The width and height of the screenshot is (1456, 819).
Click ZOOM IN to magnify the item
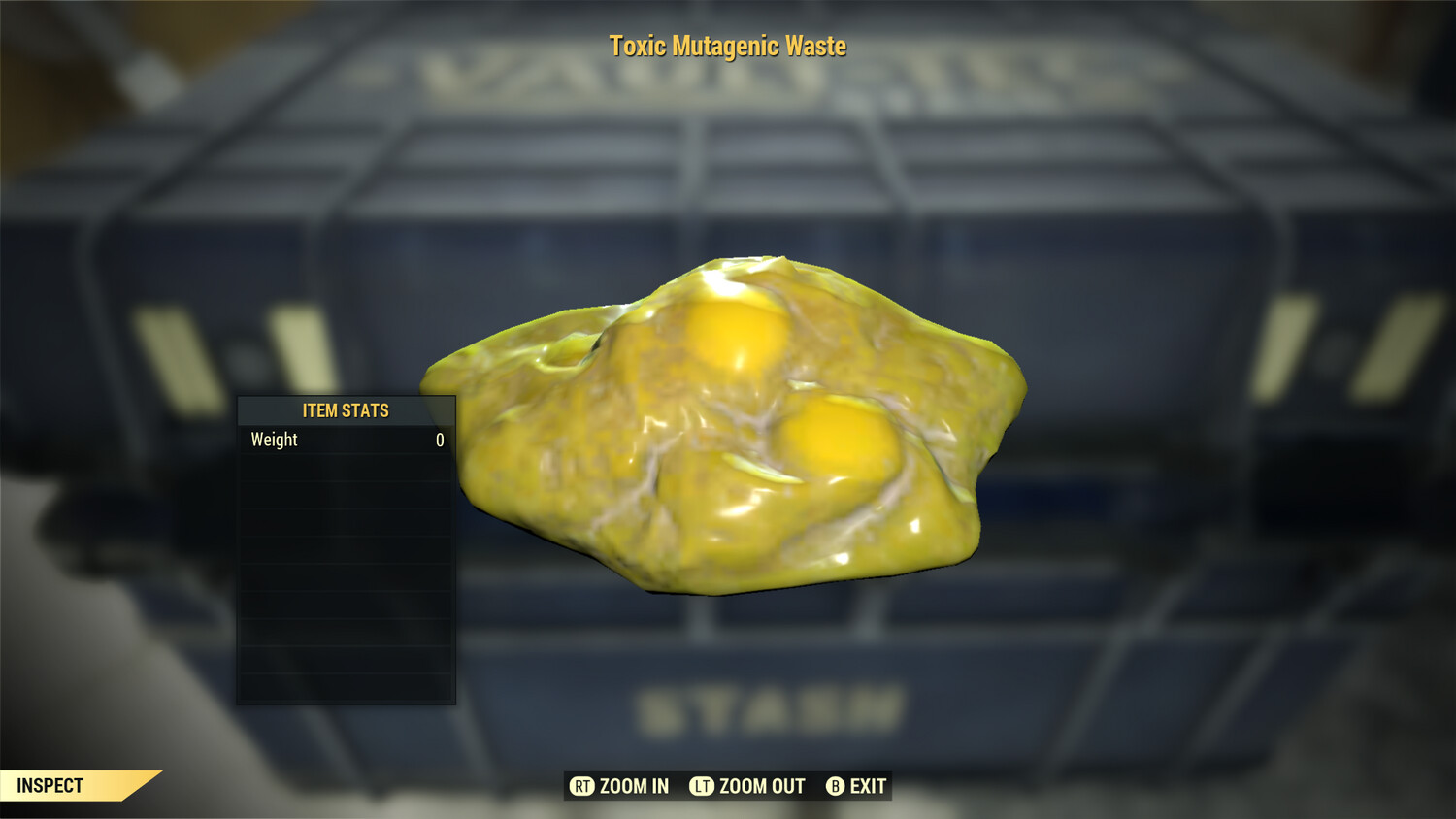point(632,785)
